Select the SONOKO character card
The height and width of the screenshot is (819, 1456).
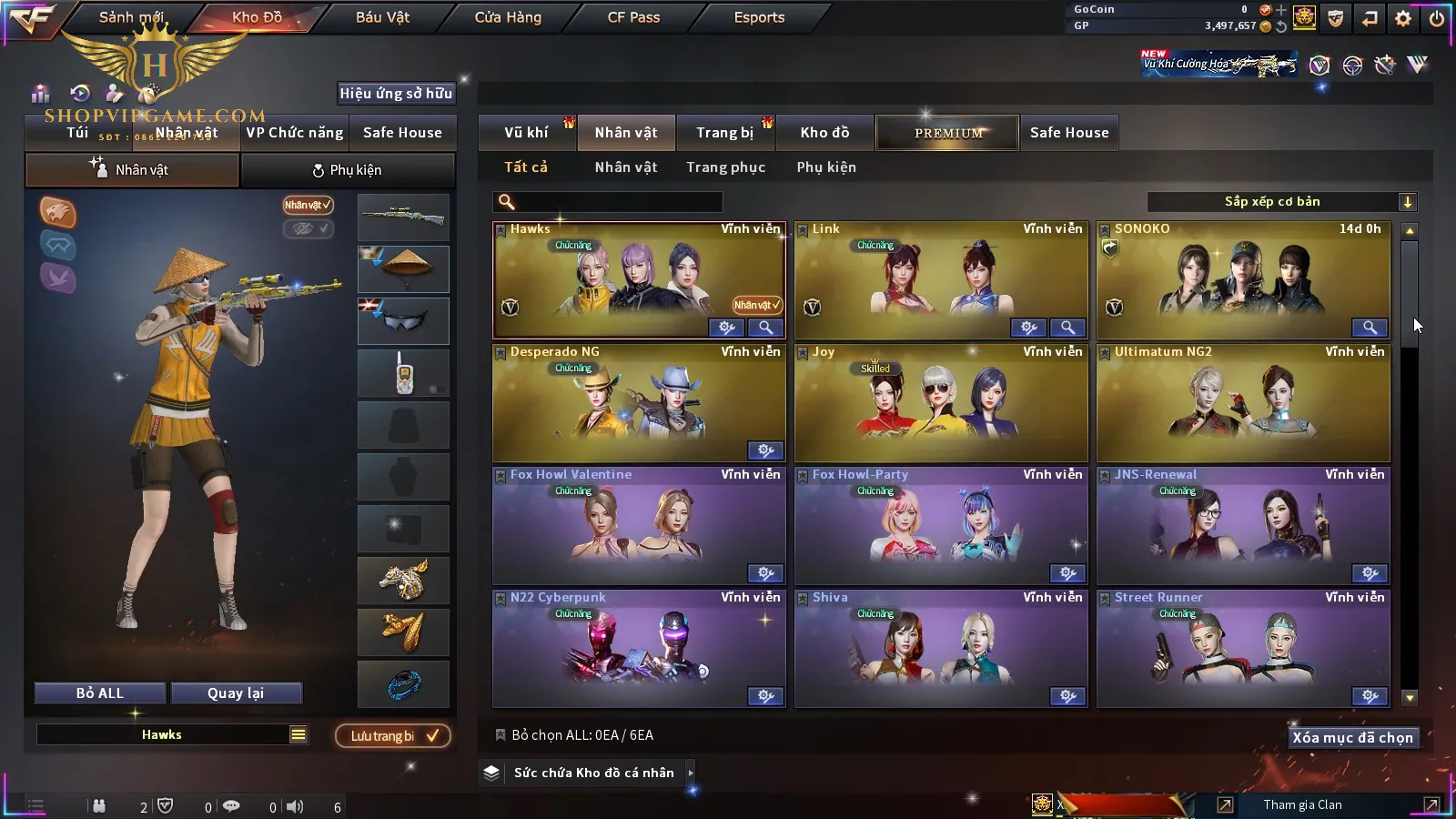pyautogui.click(x=1243, y=280)
